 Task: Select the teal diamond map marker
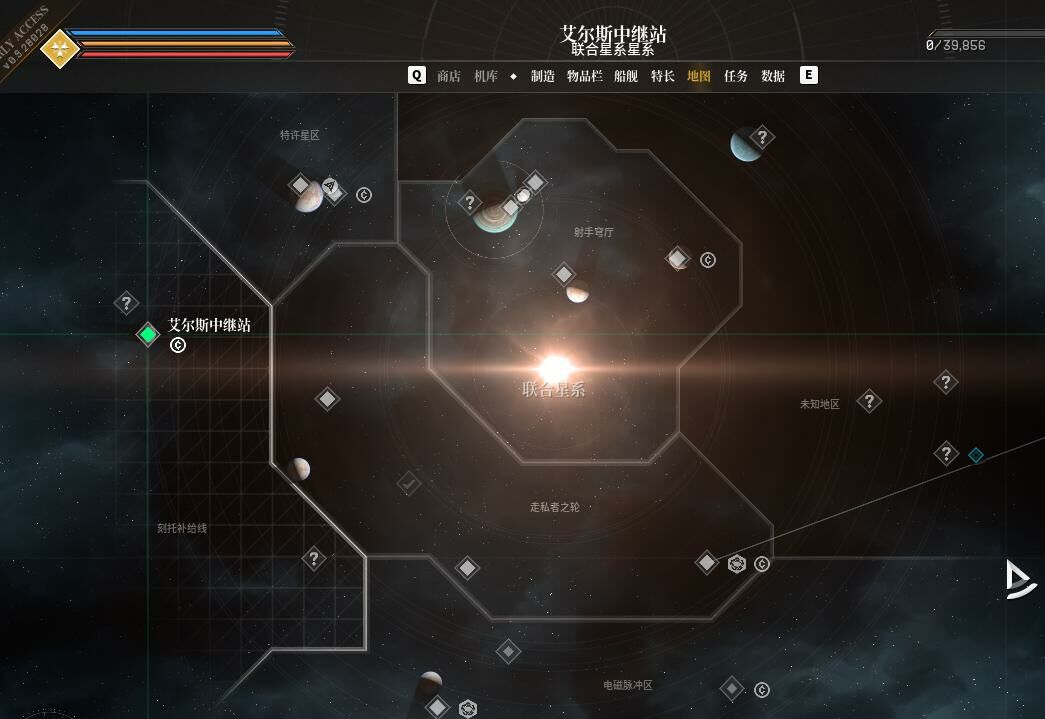pyautogui.click(x=976, y=455)
